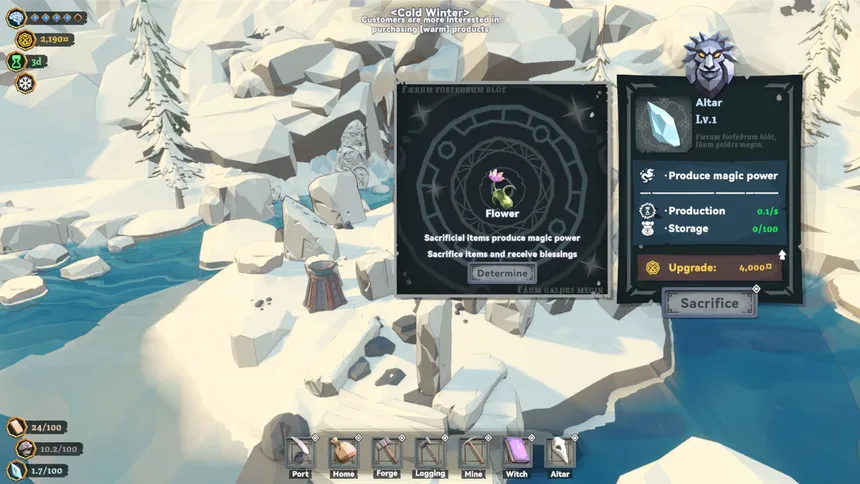Open the Home building
860x484 pixels.
coord(343,453)
